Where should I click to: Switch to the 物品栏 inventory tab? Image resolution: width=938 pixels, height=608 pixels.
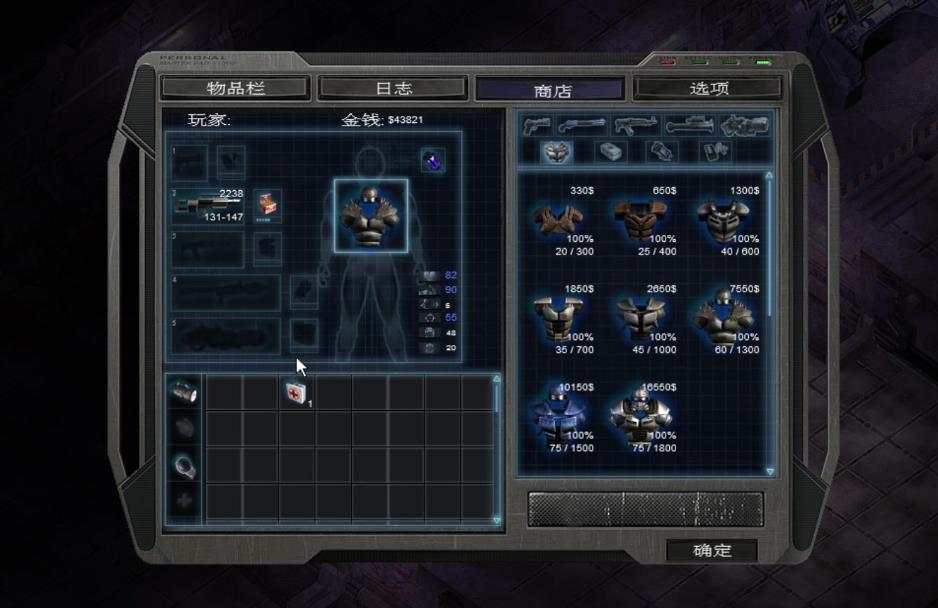coord(235,88)
